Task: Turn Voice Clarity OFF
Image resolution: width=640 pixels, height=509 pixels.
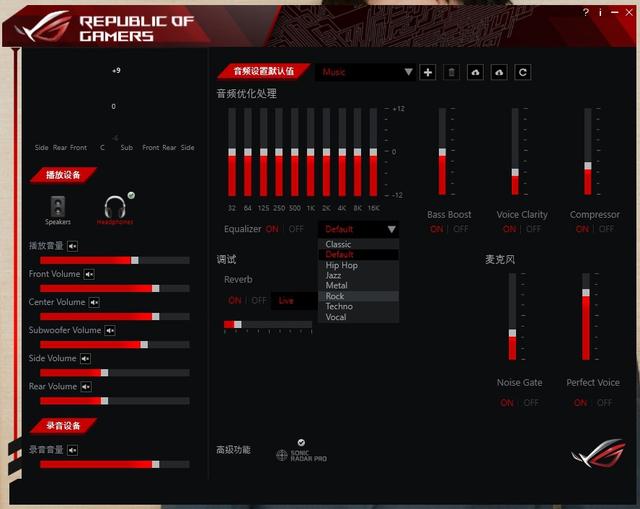Action: 534,229
